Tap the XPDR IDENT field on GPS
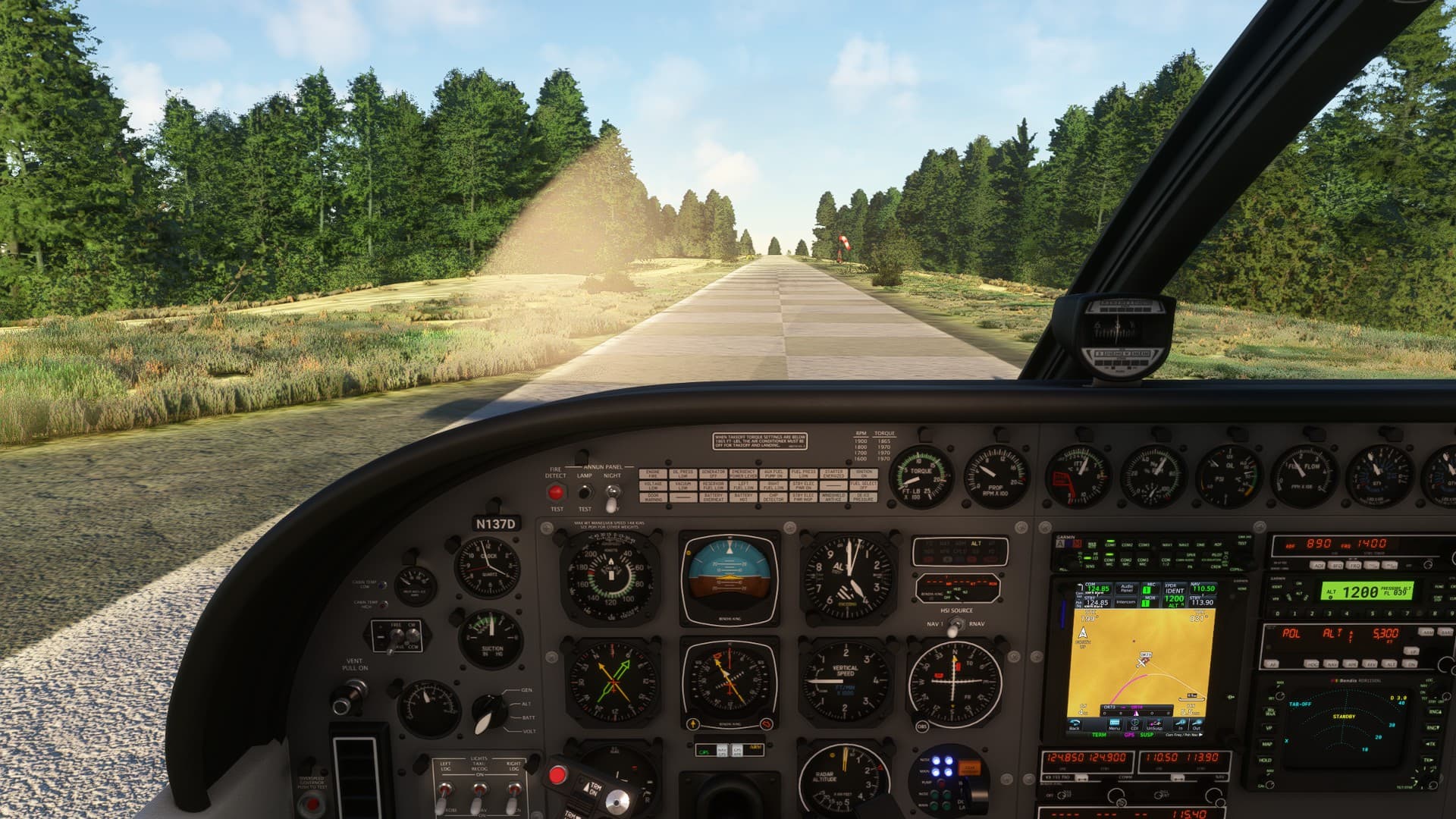1456x819 pixels. [x=1174, y=589]
